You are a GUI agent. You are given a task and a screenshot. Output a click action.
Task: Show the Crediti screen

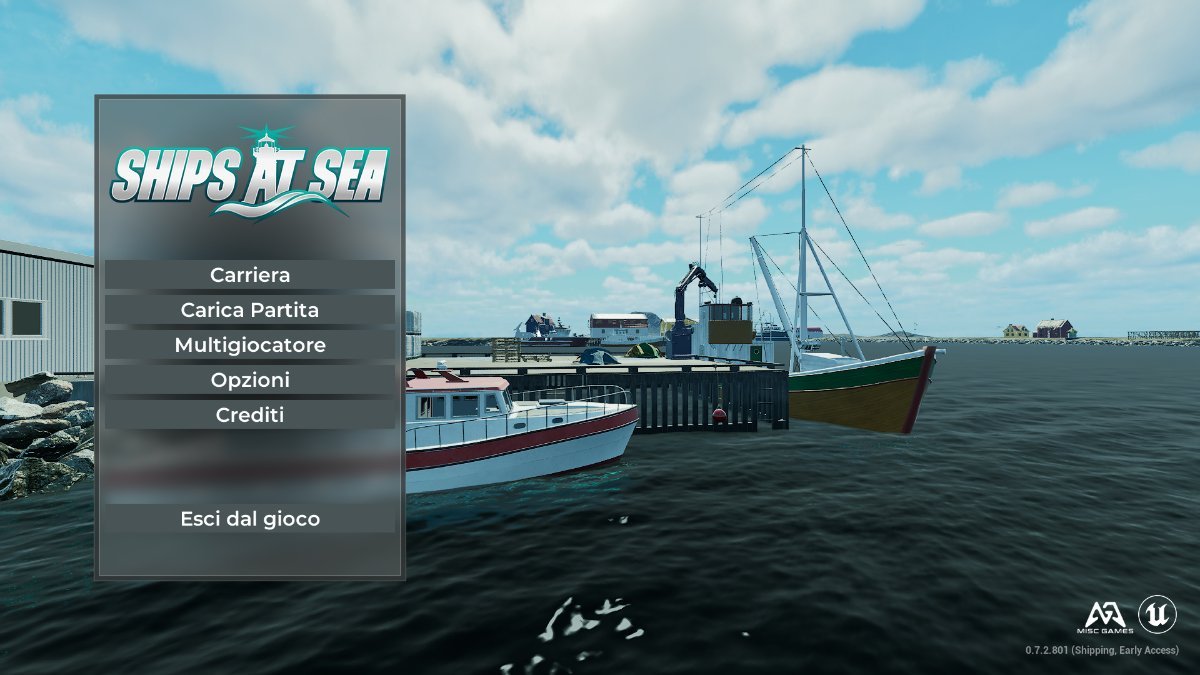click(250, 415)
